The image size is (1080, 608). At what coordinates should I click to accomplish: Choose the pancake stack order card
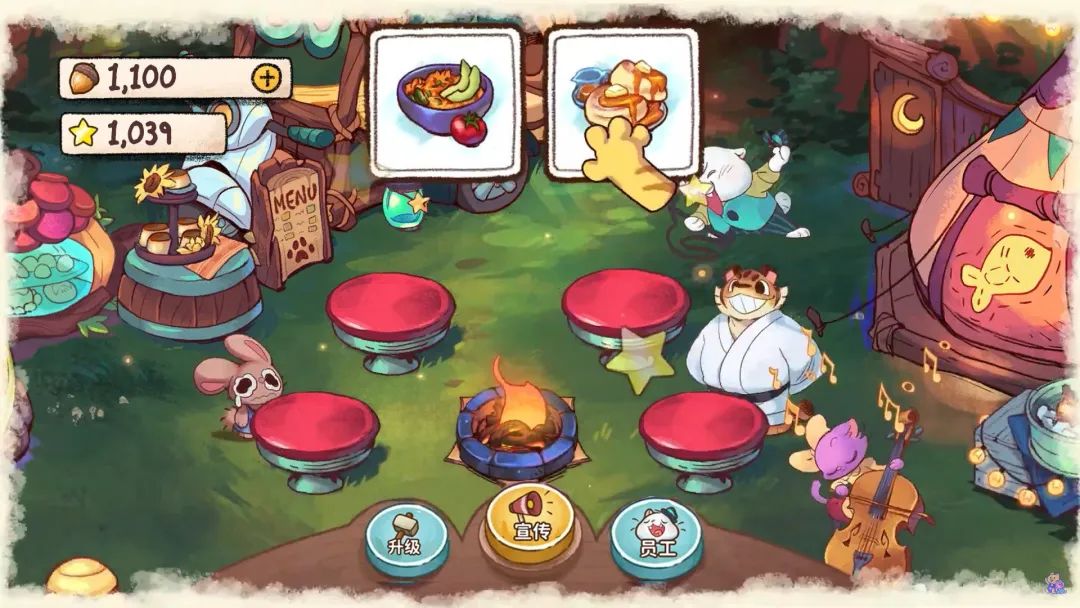coord(623,103)
